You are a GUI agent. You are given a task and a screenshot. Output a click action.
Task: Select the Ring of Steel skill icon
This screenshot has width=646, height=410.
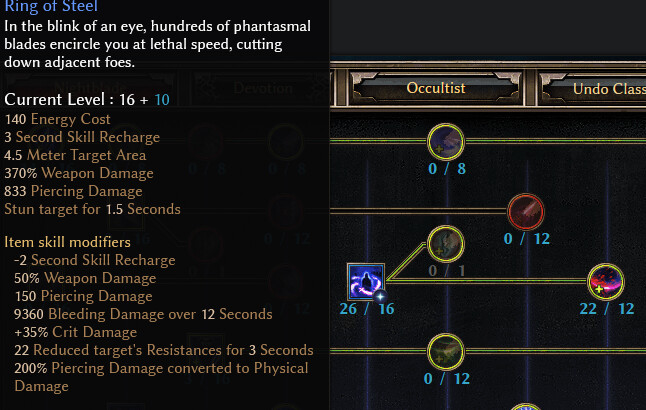[366, 281]
